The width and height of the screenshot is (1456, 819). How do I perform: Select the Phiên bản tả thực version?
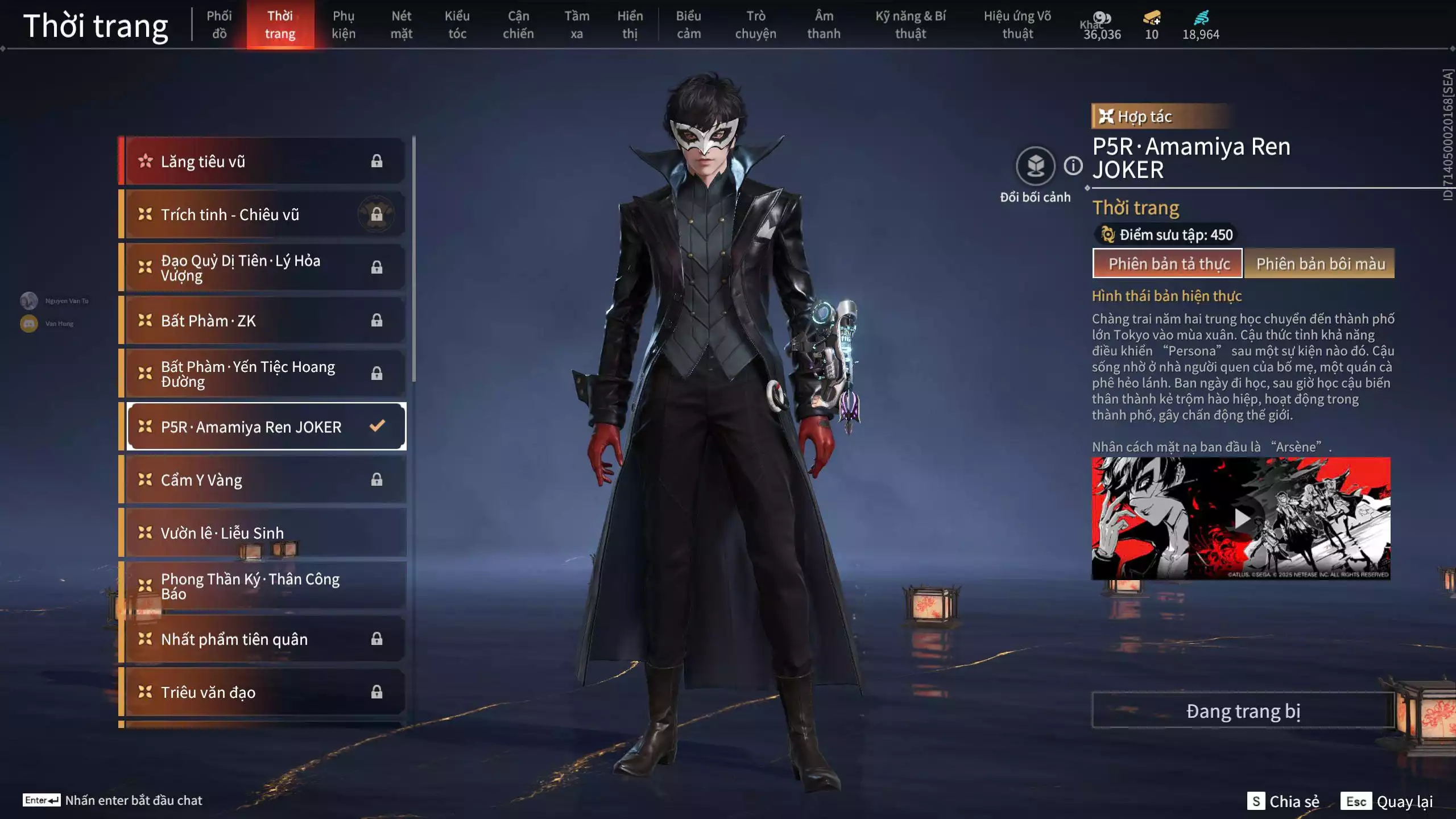[x=1168, y=264]
